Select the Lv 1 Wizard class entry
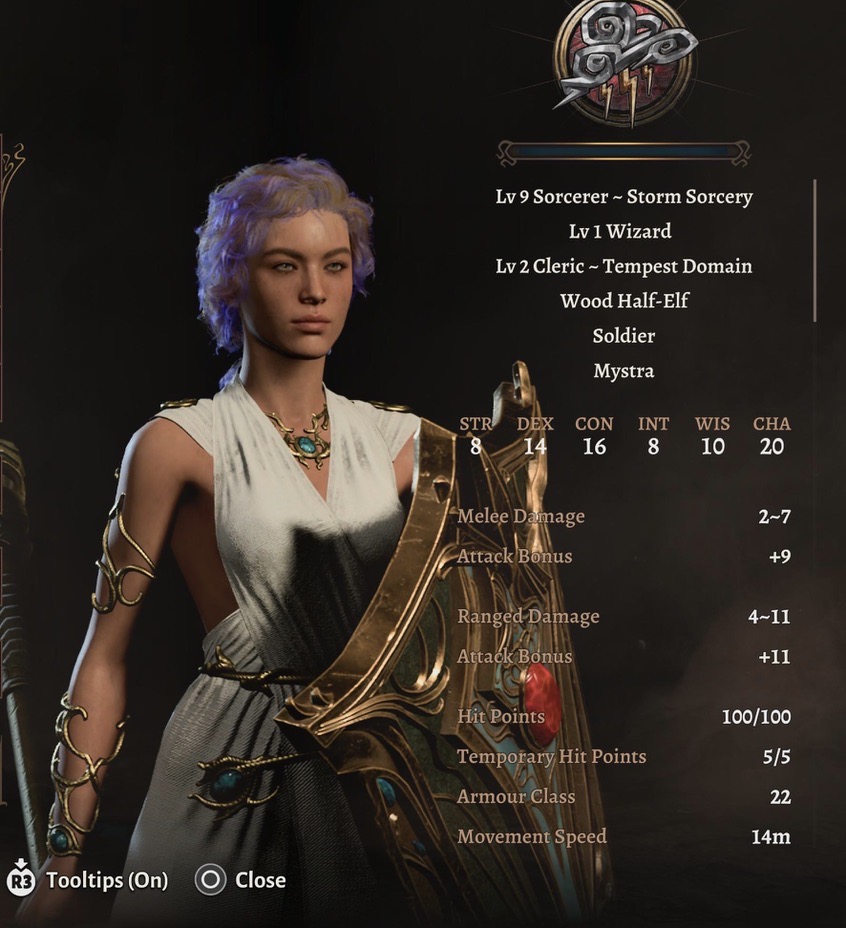The height and width of the screenshot is (928, 846). (x=621, y=231)
